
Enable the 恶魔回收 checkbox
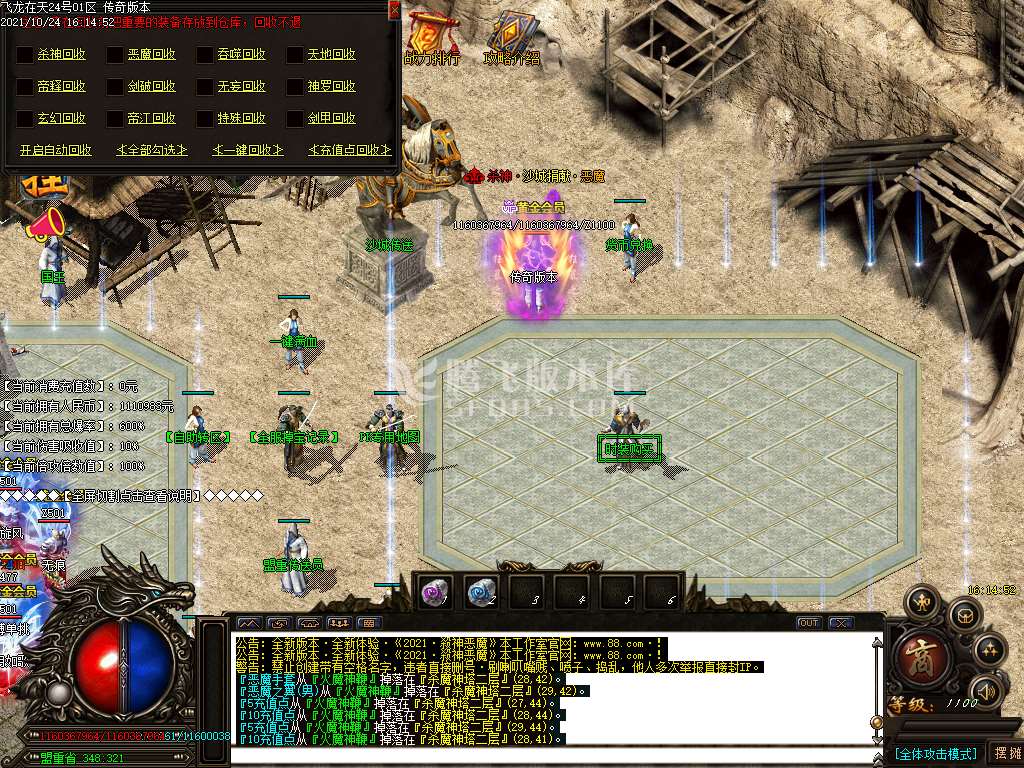point(115,55)
